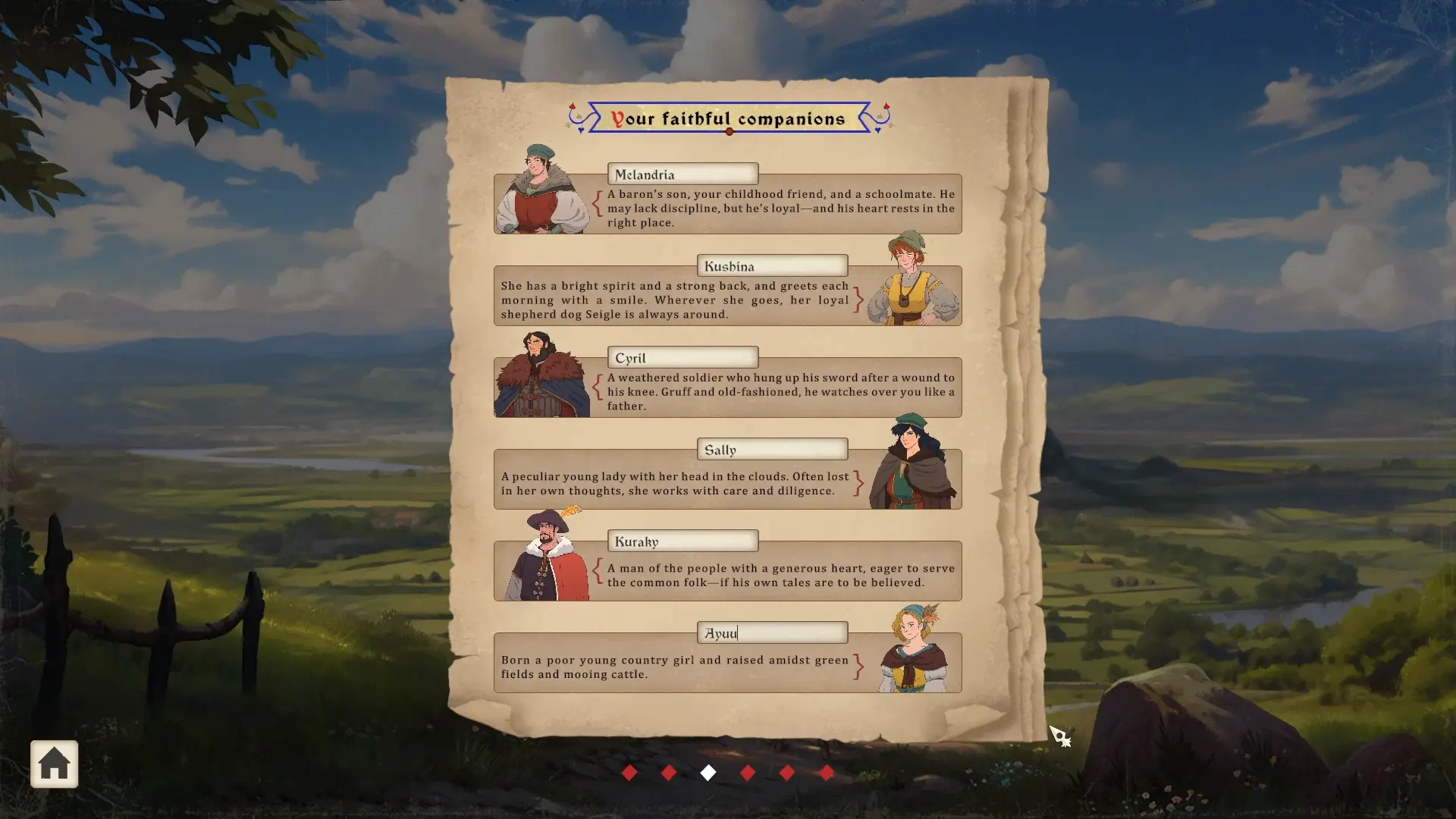The height and width of the screenshot is (819, 1456).
Task: Focus the Kuraky name text box
Action: pos(682,541)
